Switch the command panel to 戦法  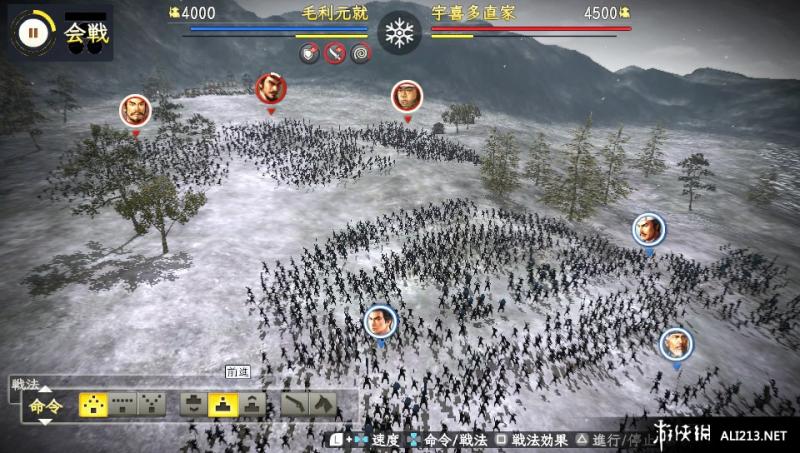click(x=26, y=383)
